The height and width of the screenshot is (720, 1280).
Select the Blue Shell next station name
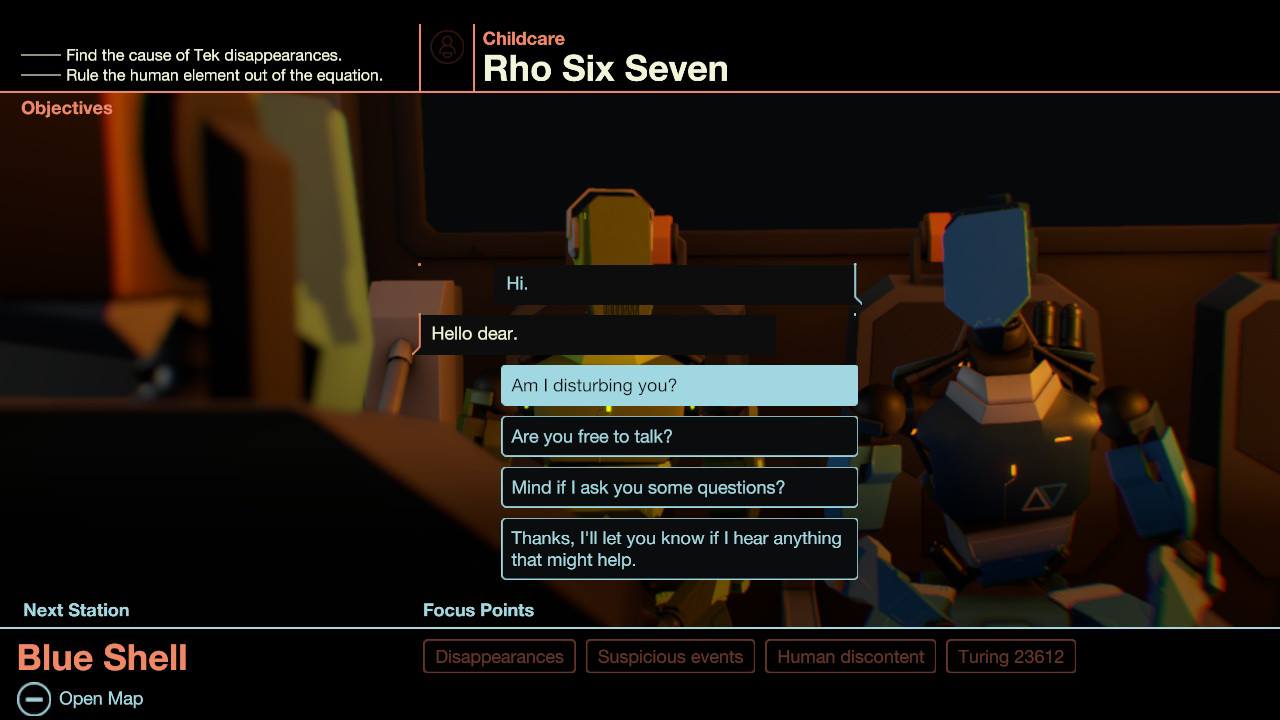click(x=103, y=658)
